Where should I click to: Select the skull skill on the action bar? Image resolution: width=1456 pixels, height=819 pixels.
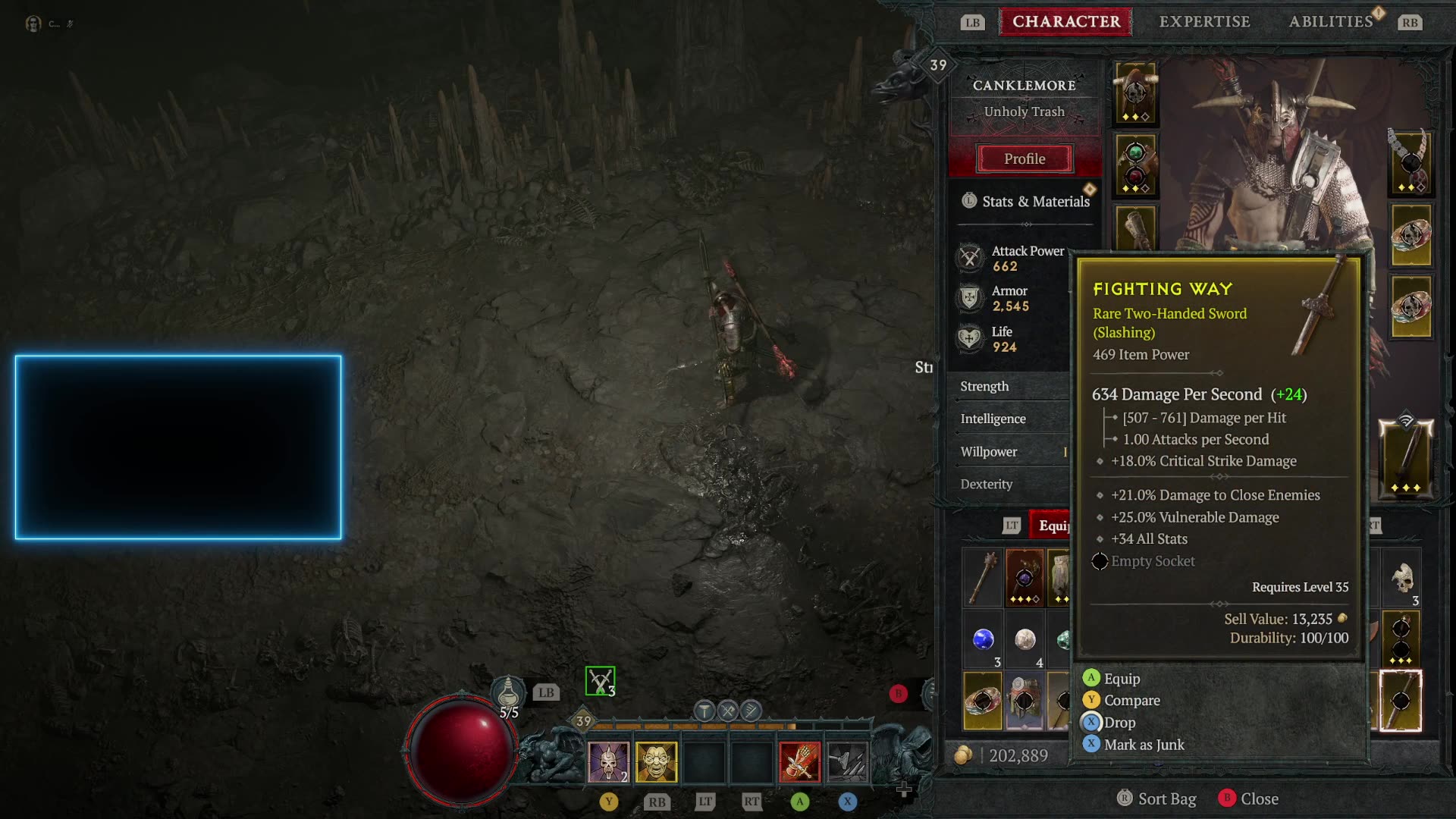pyautogui.click(x=609, y=761)
